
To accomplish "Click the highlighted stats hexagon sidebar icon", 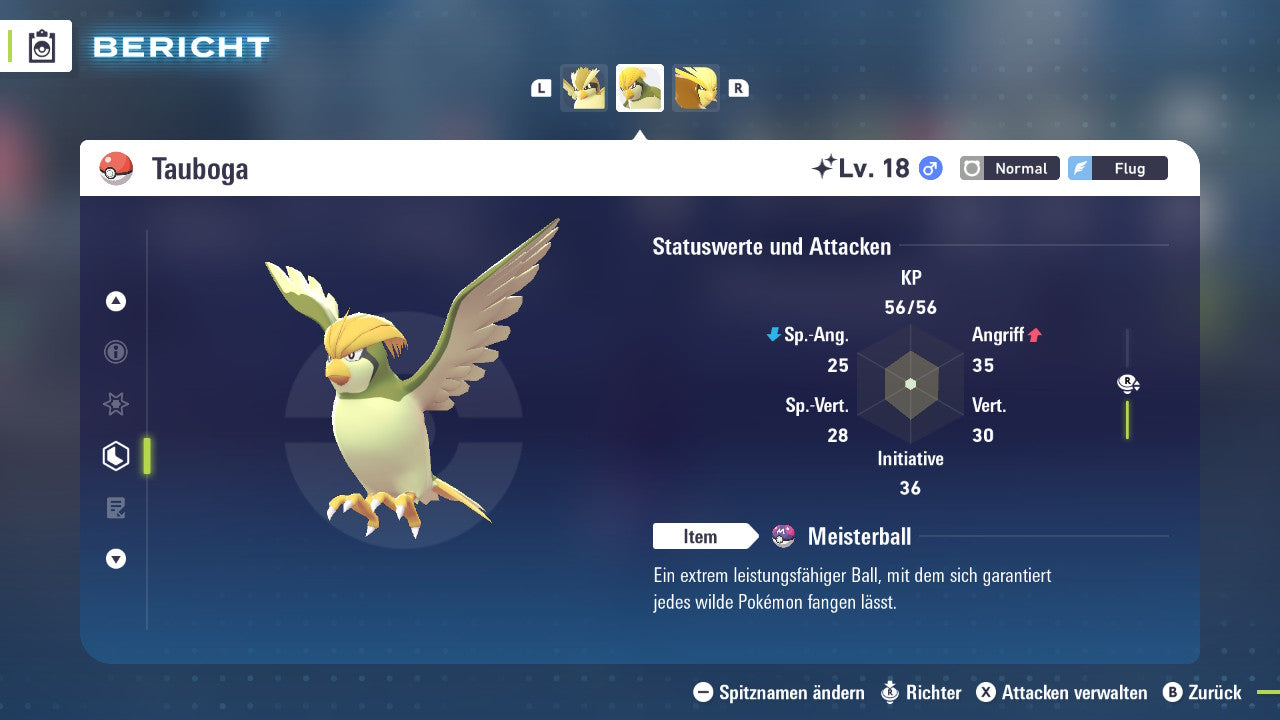I will [115, 456].
